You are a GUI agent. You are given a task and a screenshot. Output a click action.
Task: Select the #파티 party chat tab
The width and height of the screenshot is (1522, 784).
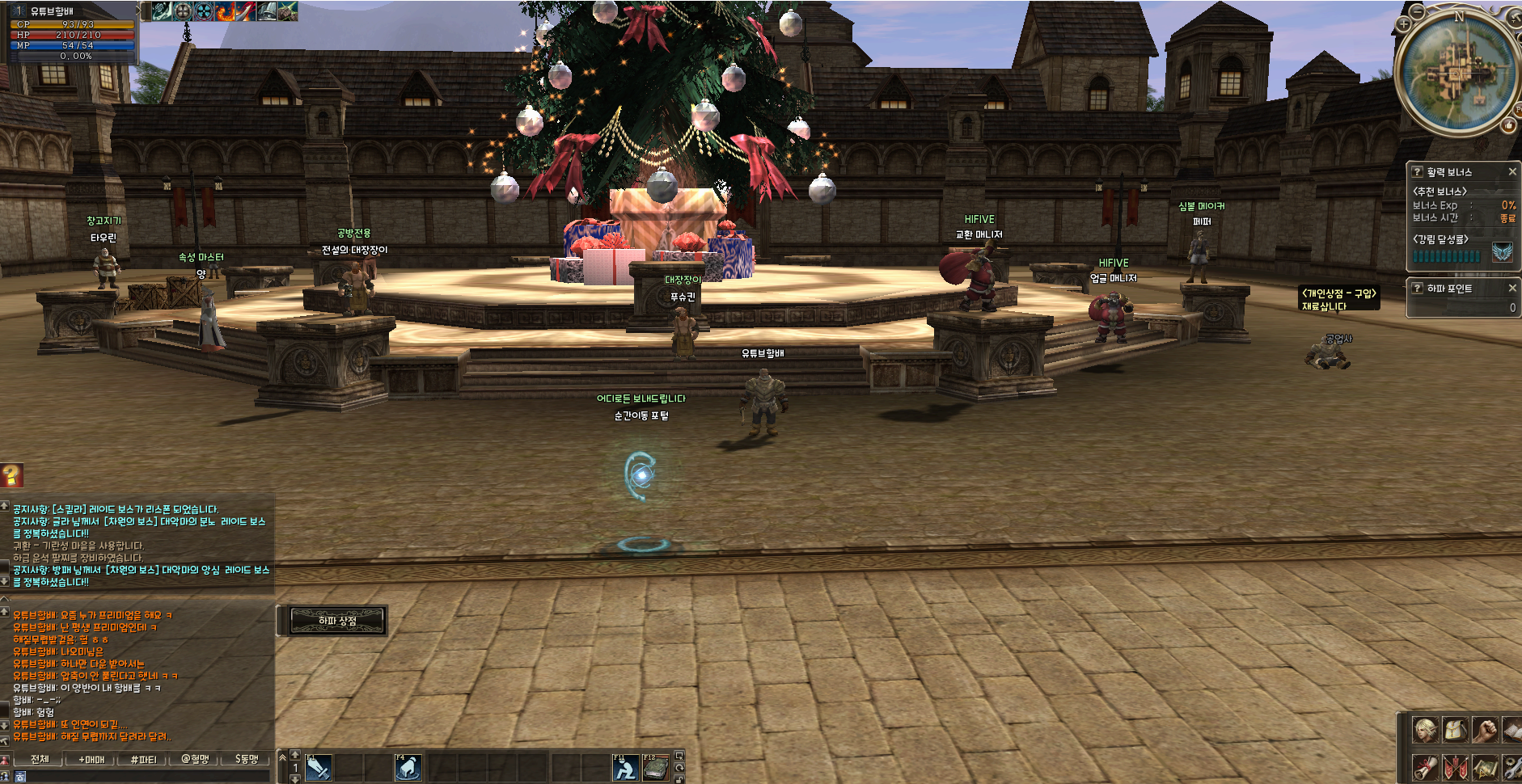click(x=143, y=759)
